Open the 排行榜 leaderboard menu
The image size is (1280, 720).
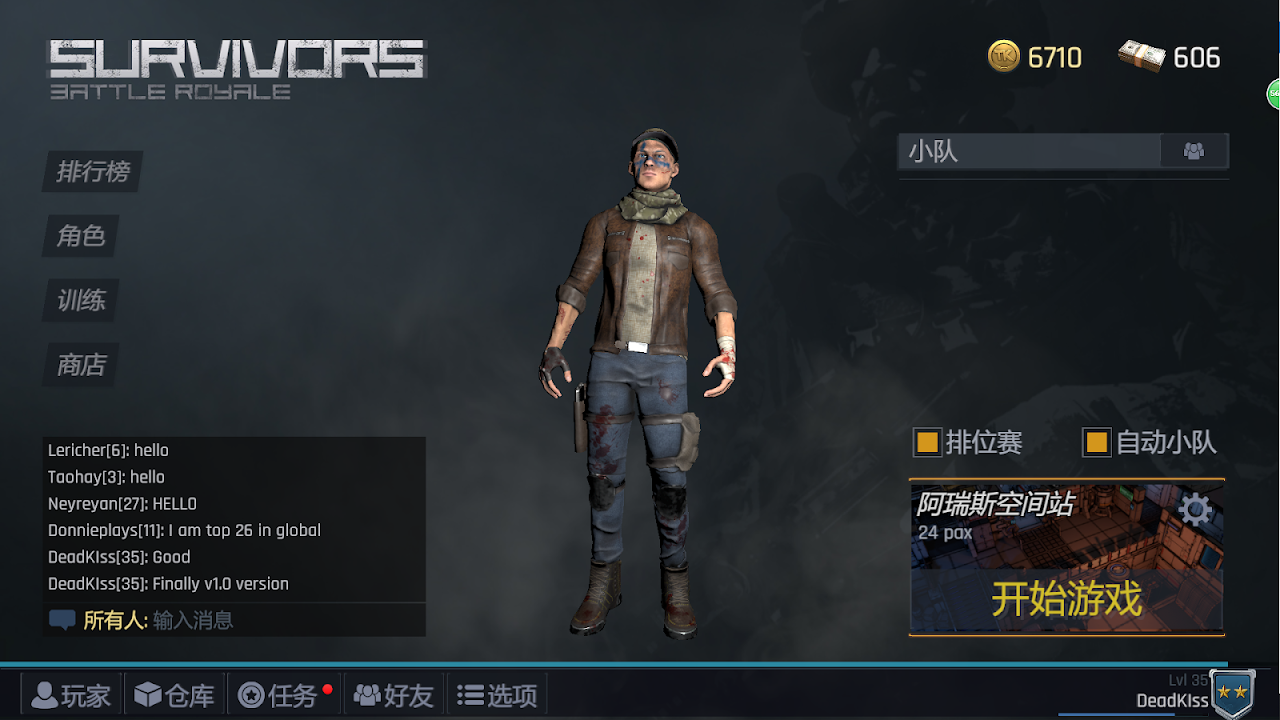pyautogui.click(x=93, y=172)
